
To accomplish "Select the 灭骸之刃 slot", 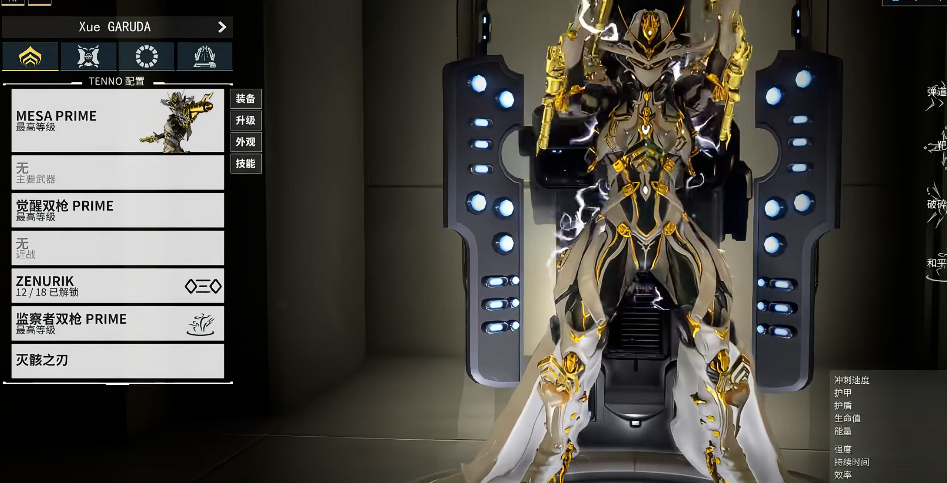I will [117, 360].
